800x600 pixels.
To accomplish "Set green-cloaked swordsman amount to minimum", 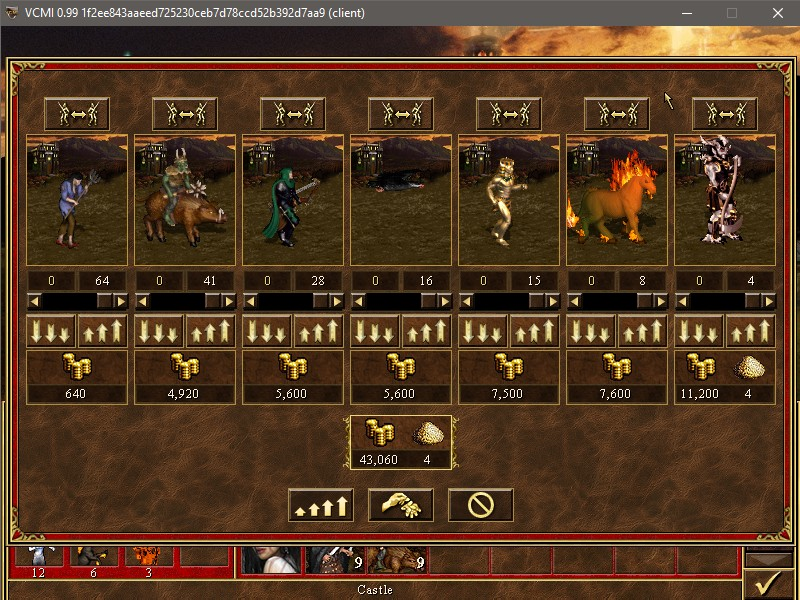I will [267, 331].
